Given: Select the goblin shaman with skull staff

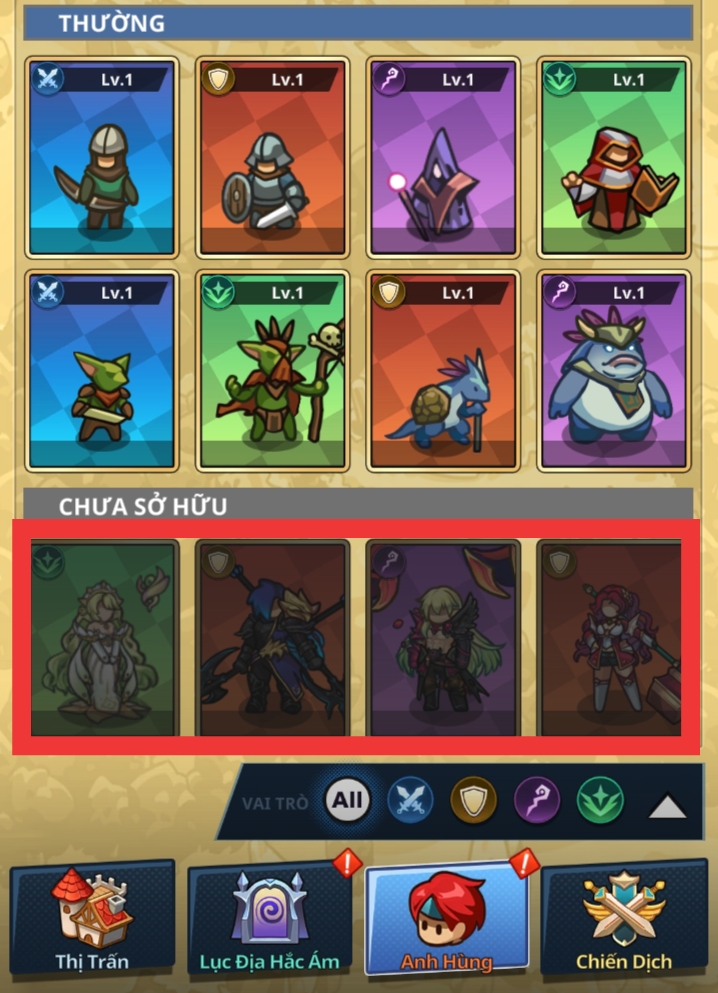Looking at the screenshot, I should 273,371.
